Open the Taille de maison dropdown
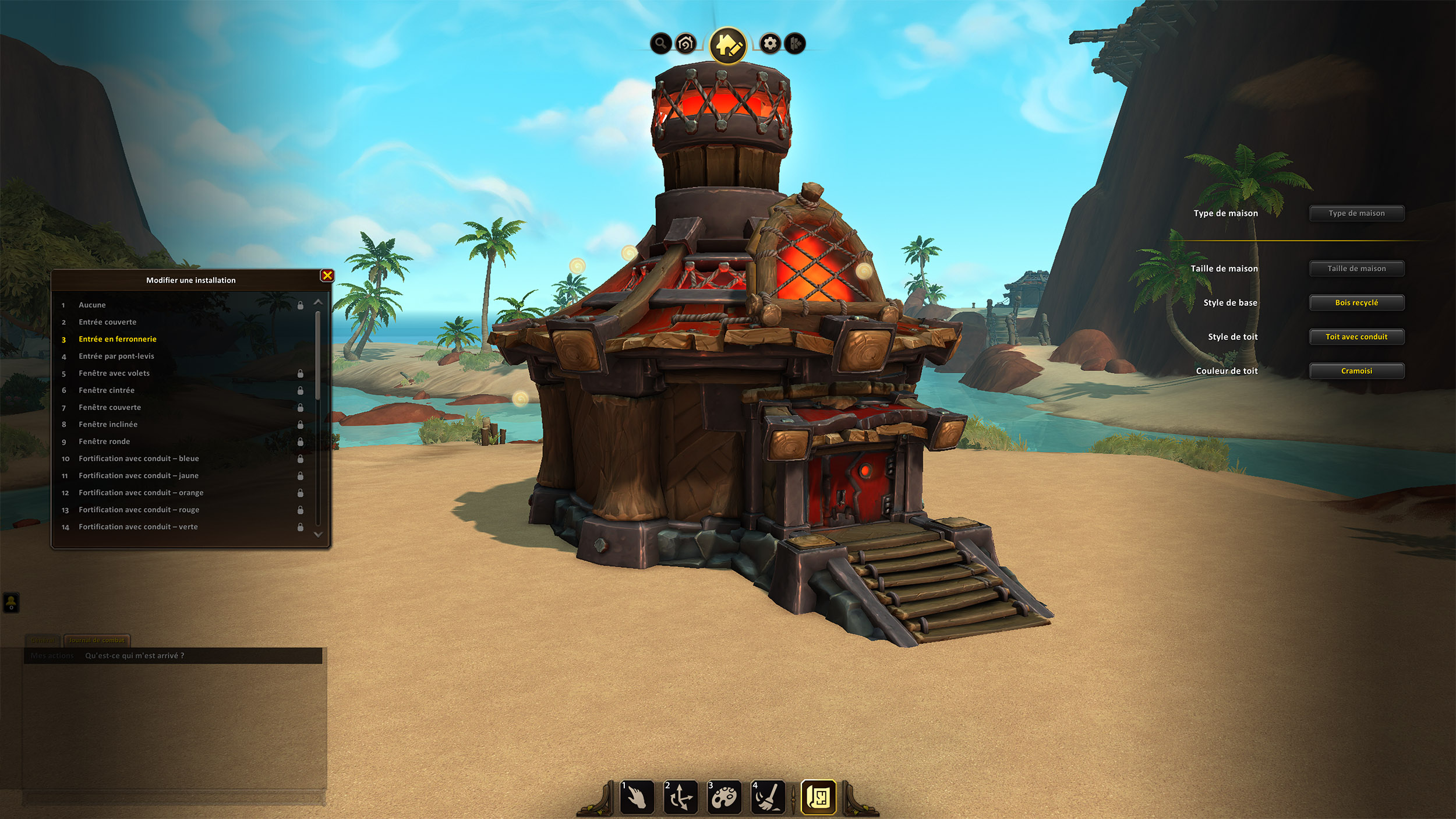This screenshot has width=1456, height=819. tap(1356, 269)
